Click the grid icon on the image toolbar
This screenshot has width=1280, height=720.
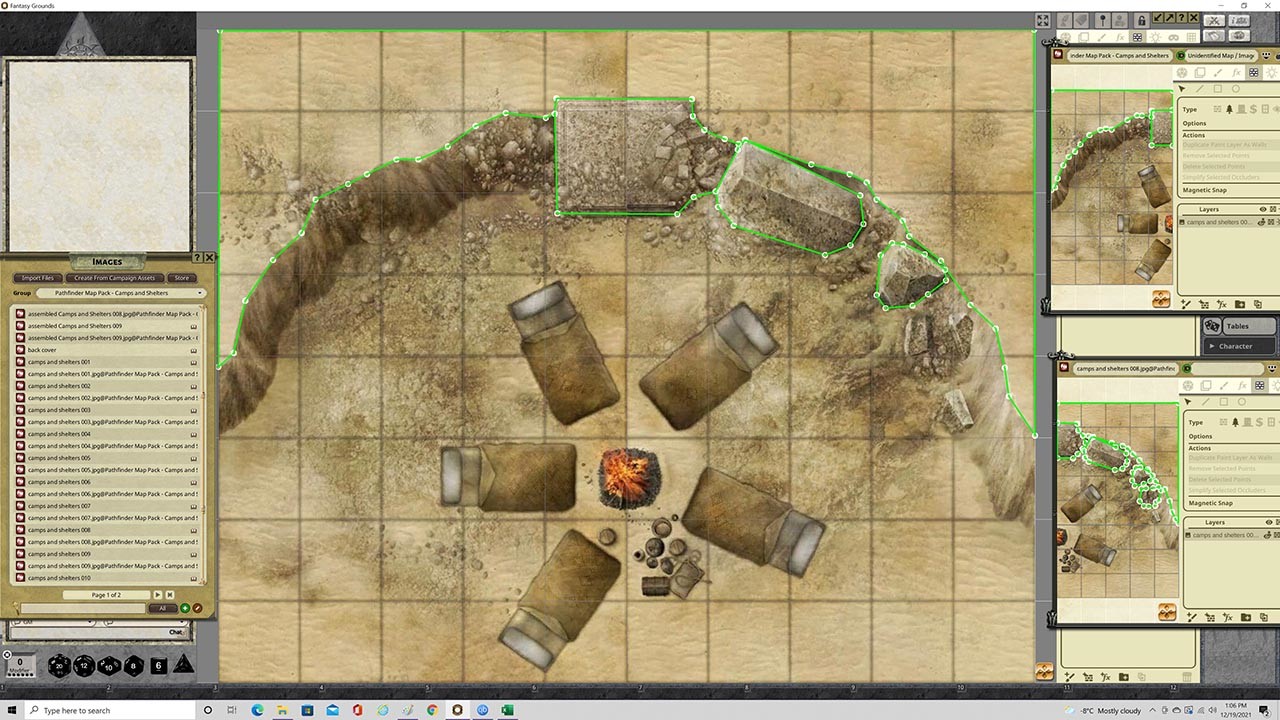[x=1191, y=37]
